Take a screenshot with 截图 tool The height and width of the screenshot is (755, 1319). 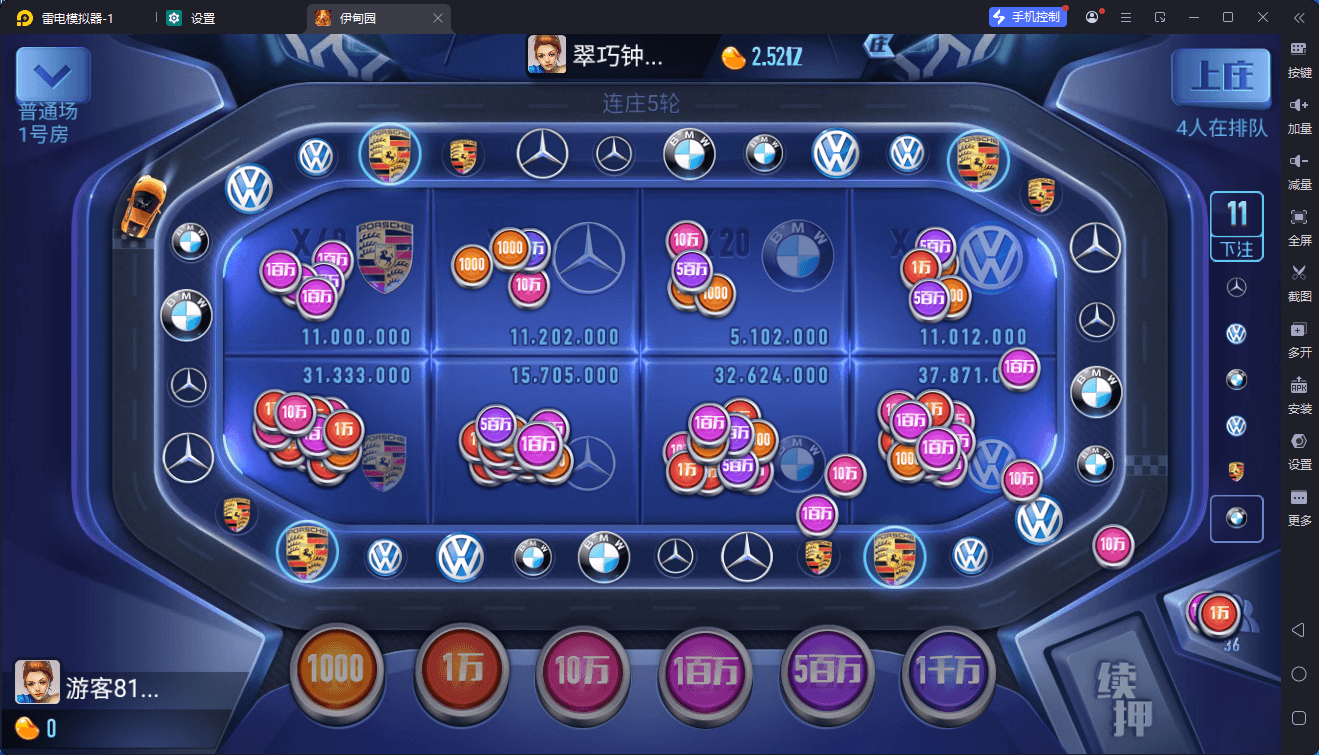point(1299,280)
